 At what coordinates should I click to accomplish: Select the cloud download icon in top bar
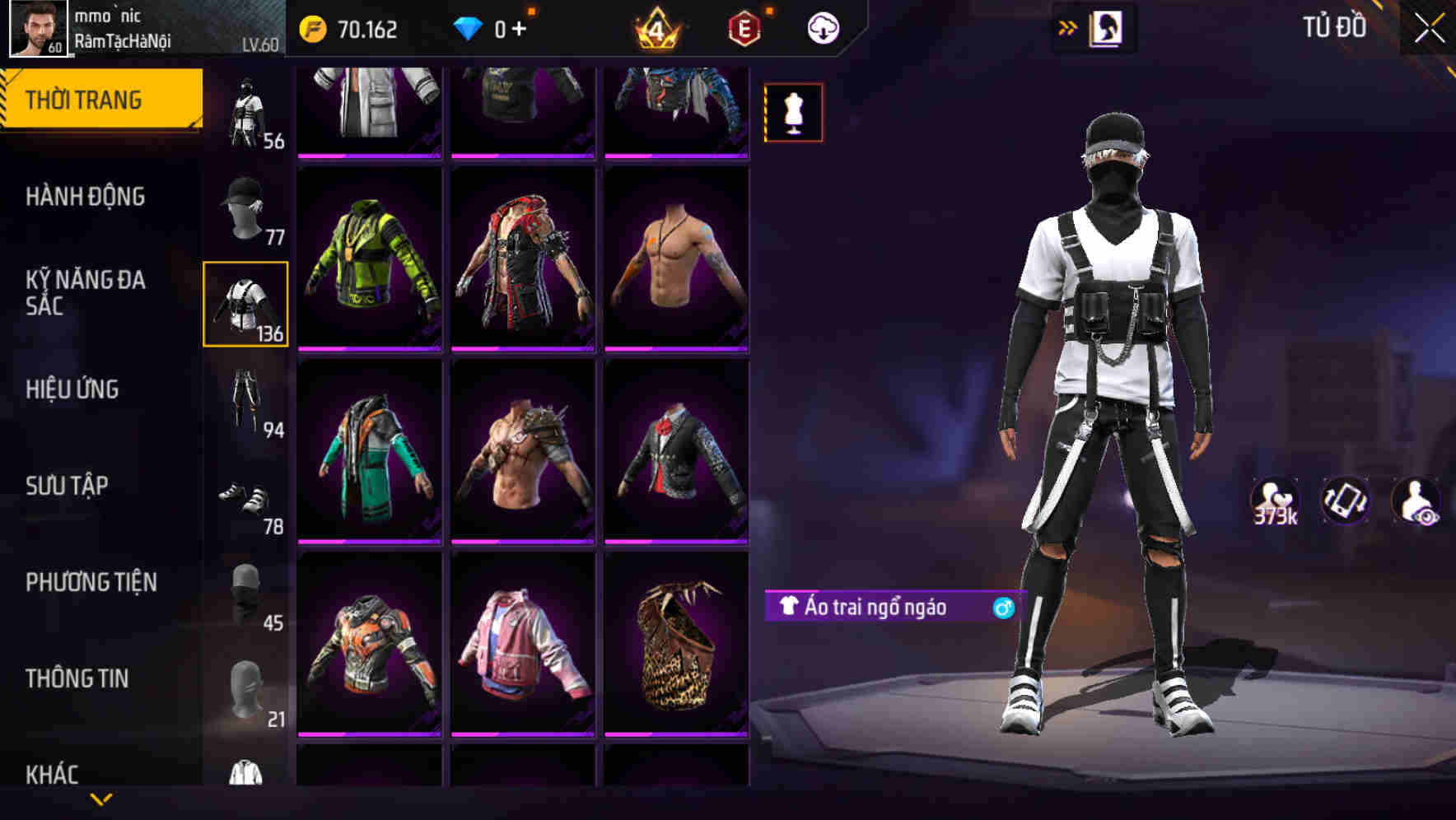(823, 27)
